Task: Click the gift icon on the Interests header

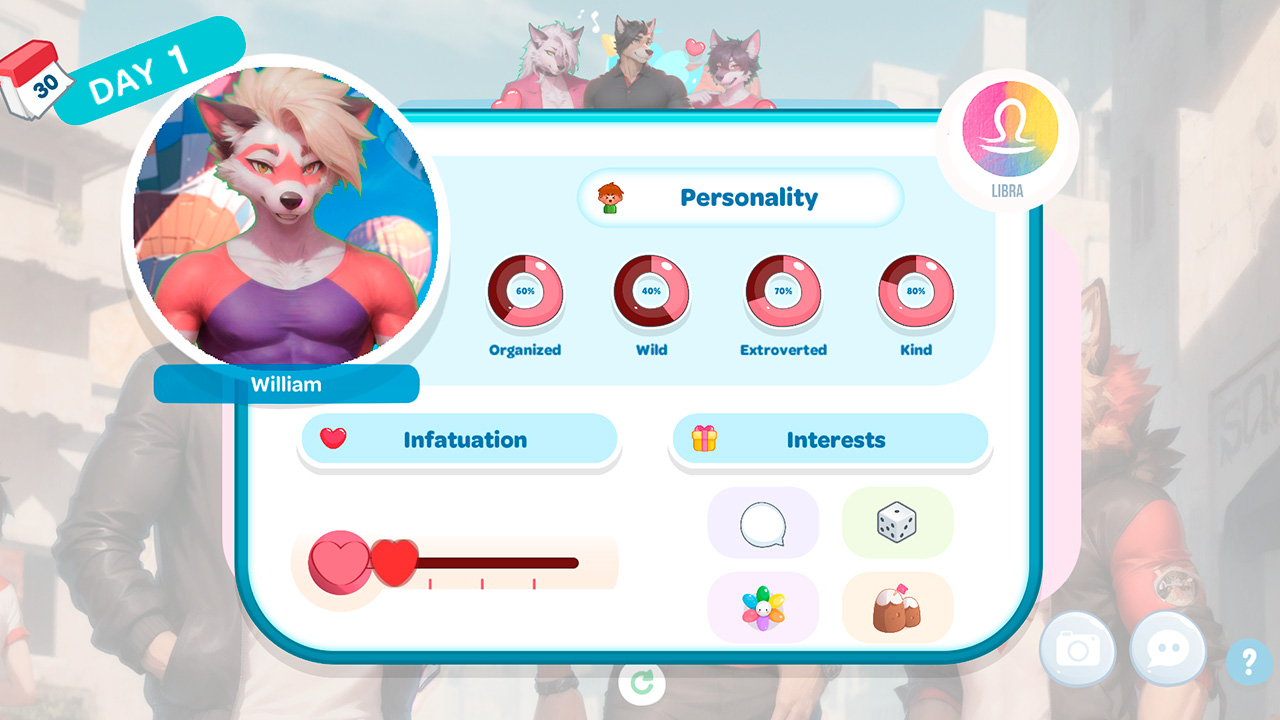Action: 702,439
